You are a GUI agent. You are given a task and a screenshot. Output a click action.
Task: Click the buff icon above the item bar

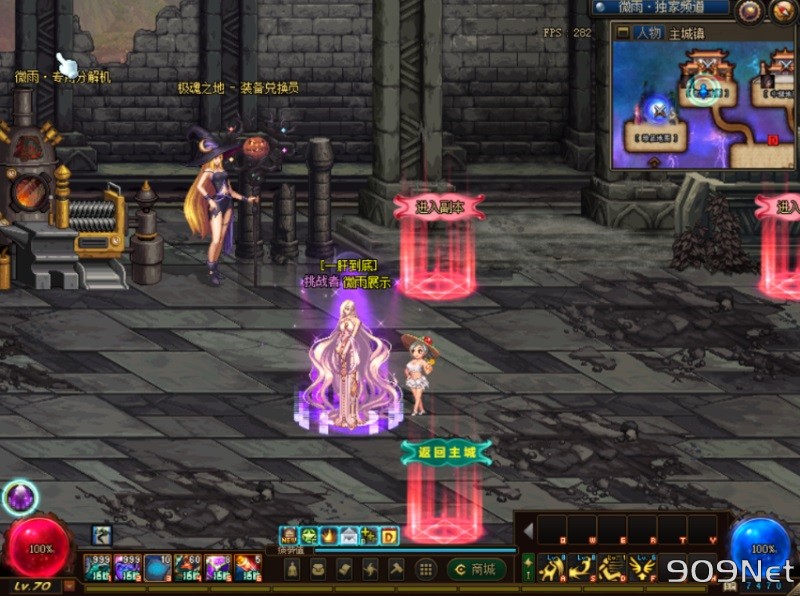[x=102, y=535]
